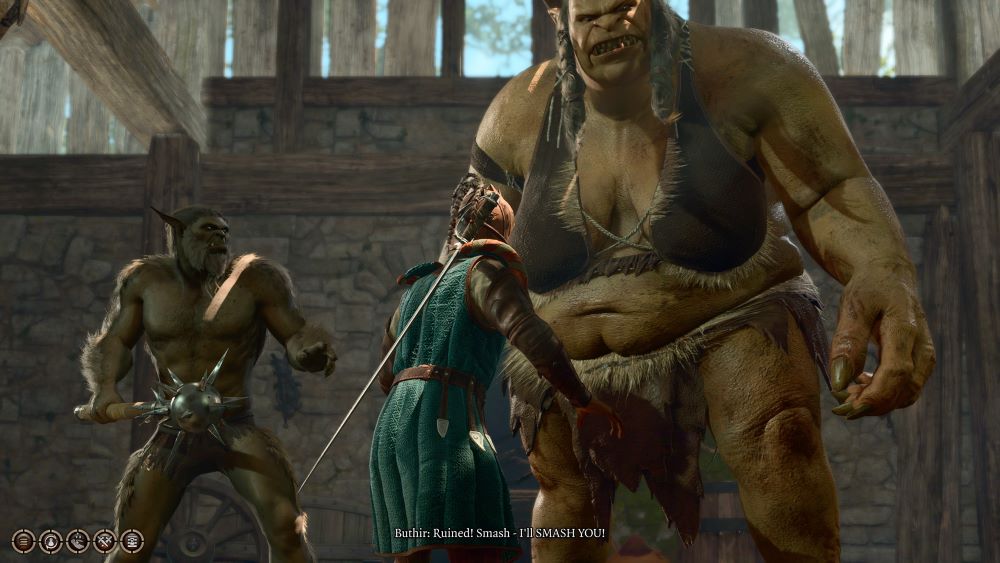Open the dialogue history lines icon
This screenshot has height=563, width=1000.
pyautogui.click(x=23, y=541)
